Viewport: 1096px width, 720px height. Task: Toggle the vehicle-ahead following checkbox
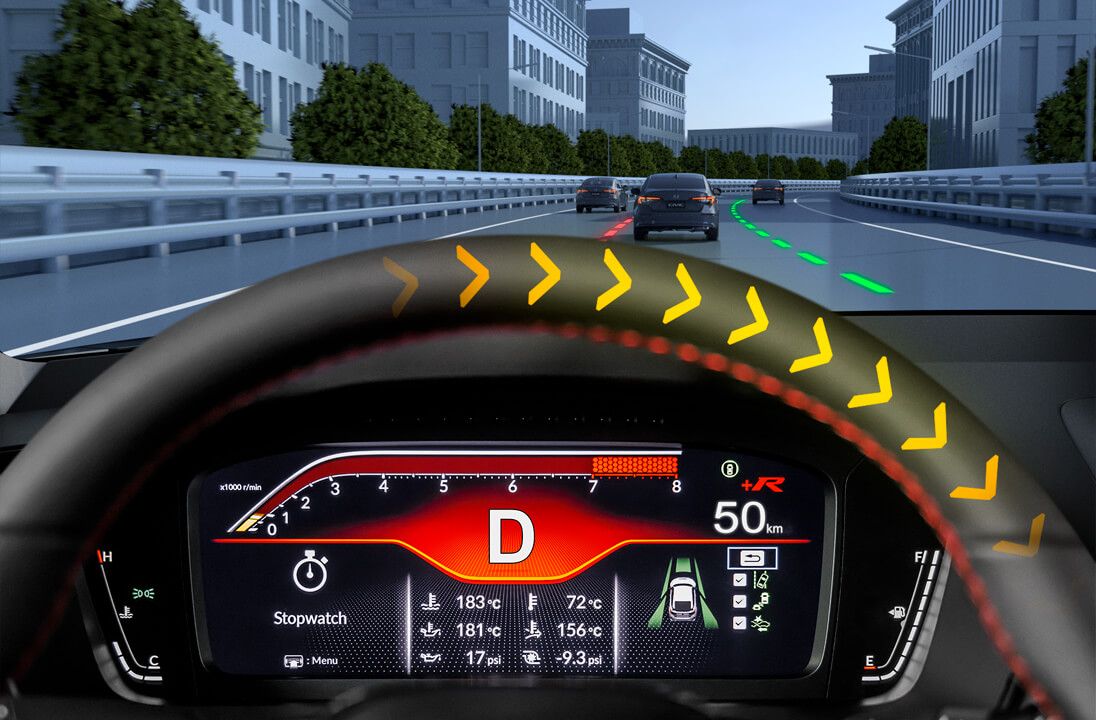click(739, 602)
